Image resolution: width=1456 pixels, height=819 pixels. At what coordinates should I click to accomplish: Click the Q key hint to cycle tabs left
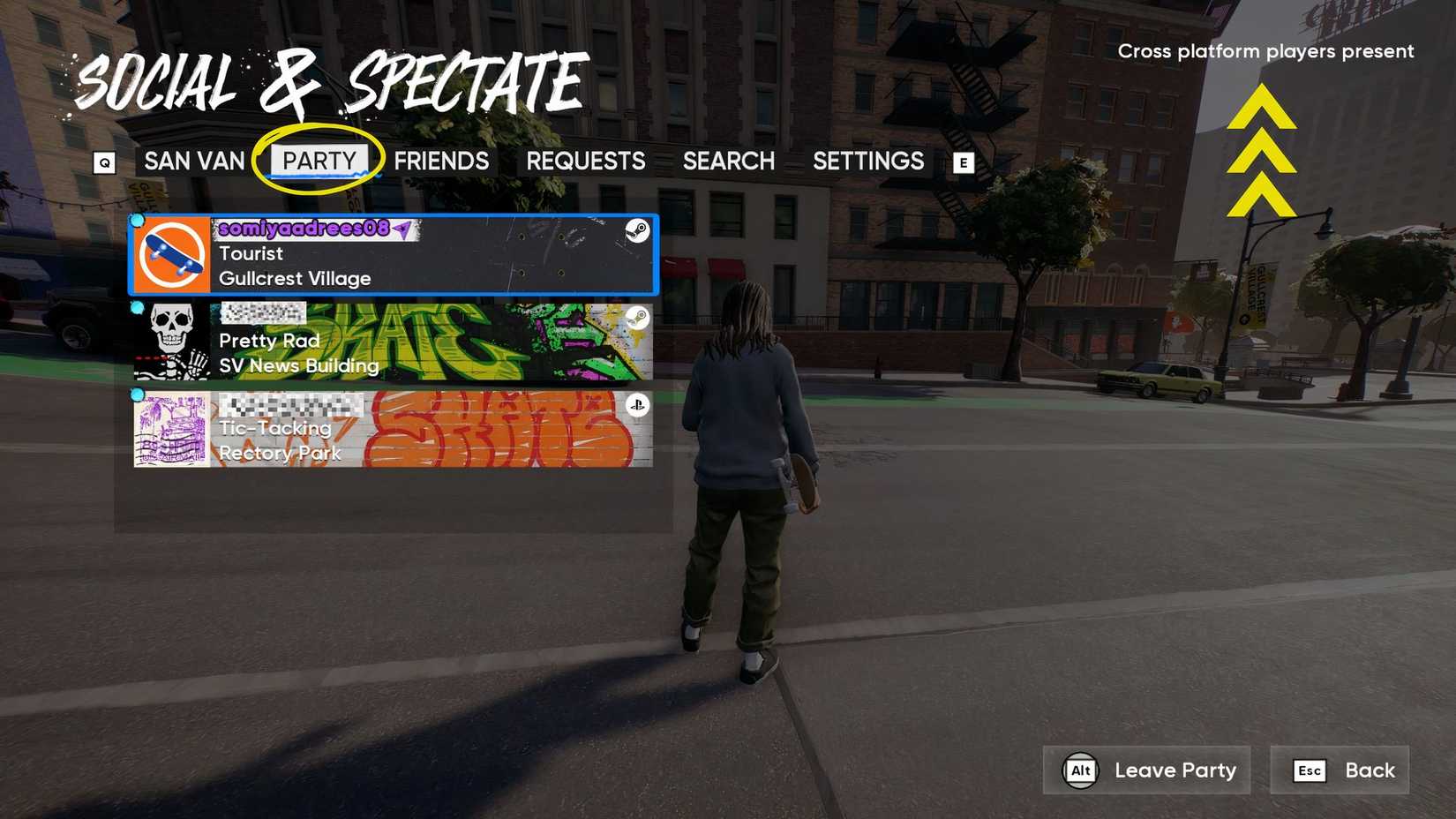click(x=106, y=162)
